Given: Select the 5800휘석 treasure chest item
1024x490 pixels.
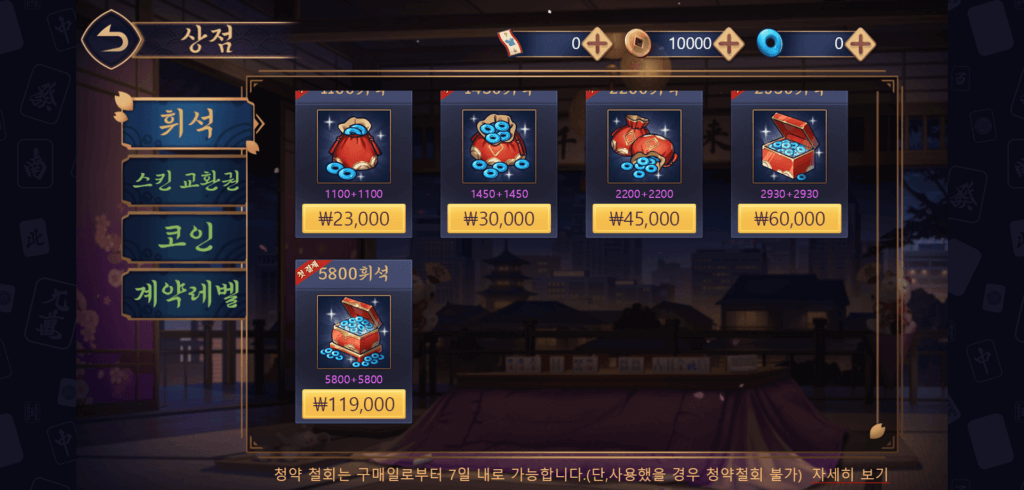Looking at the screenshot, I should click(x=353, y=332).
